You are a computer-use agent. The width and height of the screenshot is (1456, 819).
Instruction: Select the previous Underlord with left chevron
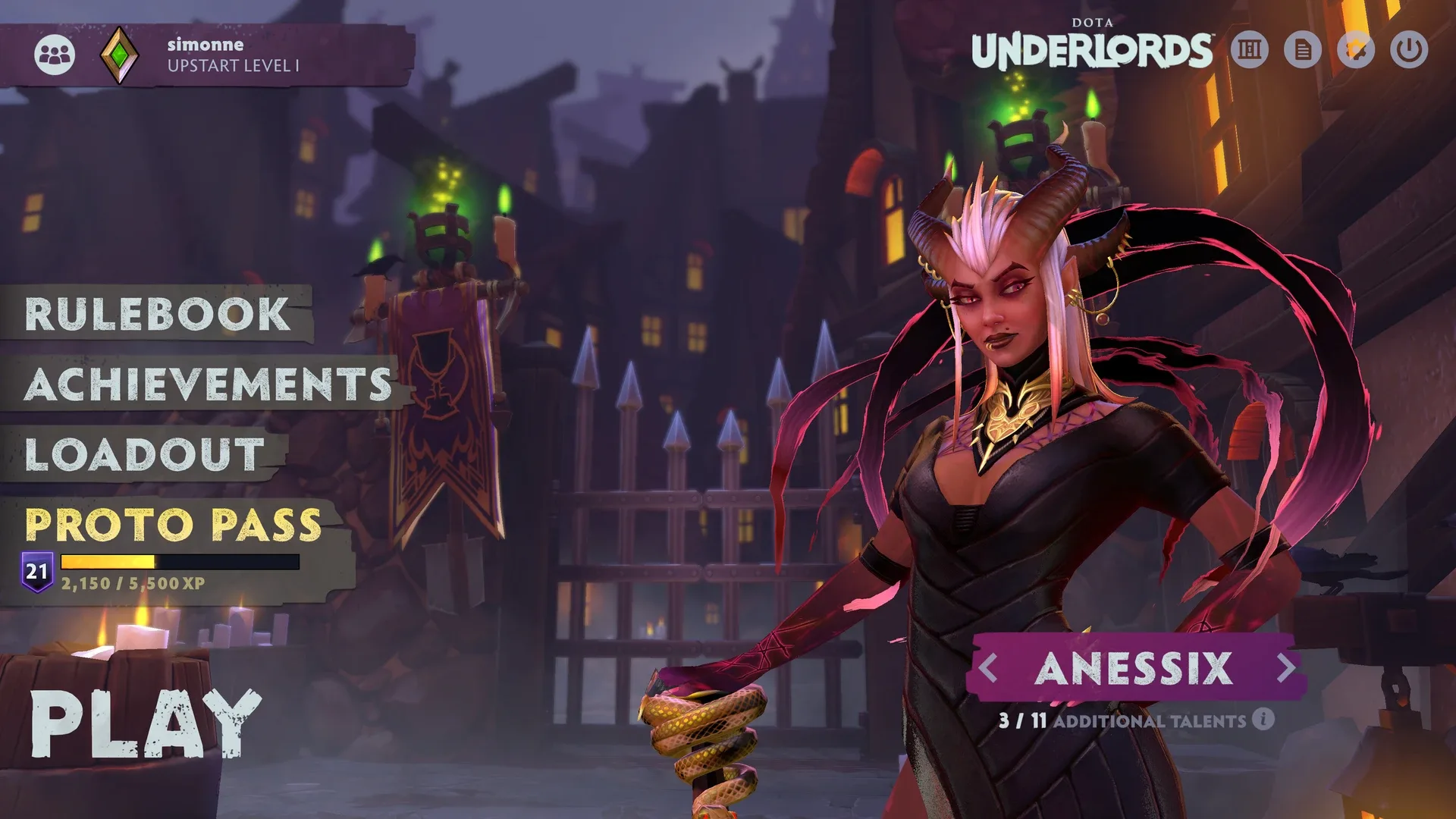pyautogui.click(x=987, y=668)
